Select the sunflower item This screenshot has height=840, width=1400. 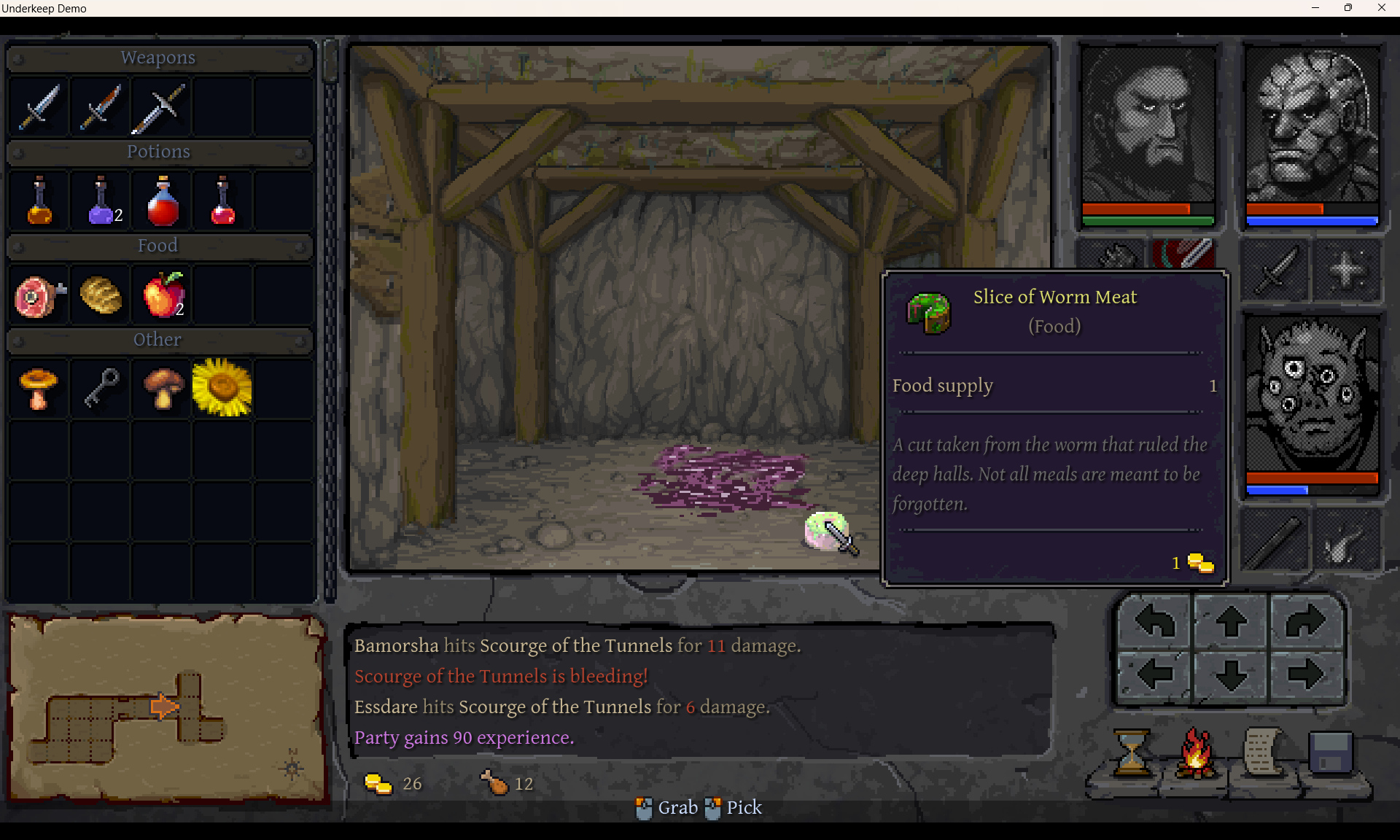(x=222, y=388)
